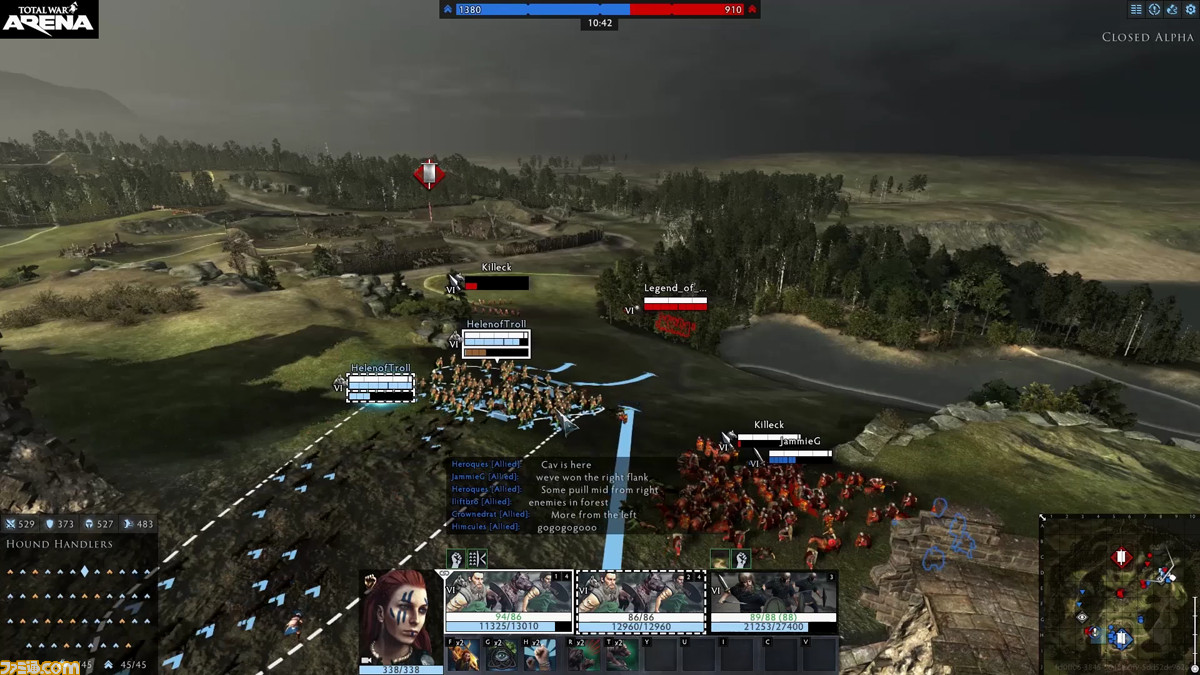Activate the F commander ability

coord(462,655)
